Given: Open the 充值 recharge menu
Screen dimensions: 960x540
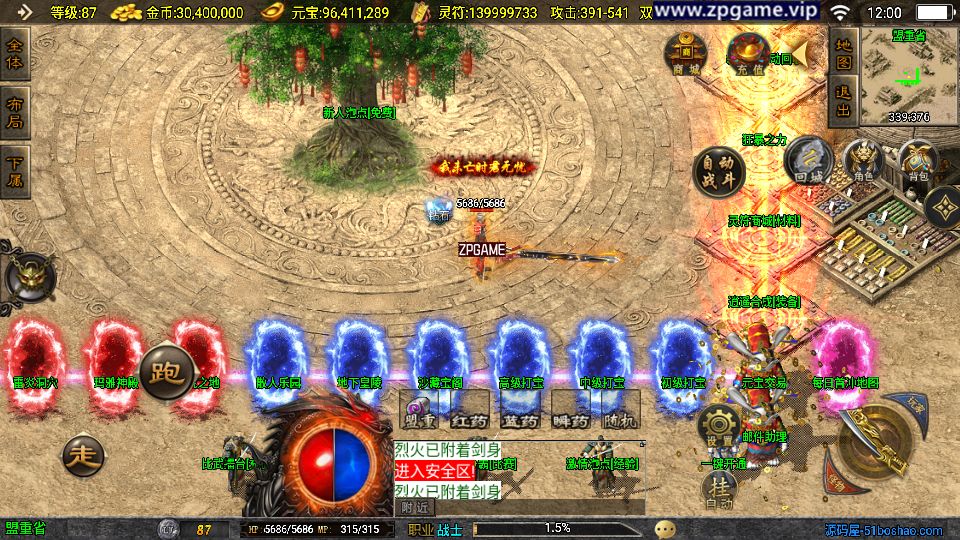Looking at the screenshot, I should click(x=747, y=54).
